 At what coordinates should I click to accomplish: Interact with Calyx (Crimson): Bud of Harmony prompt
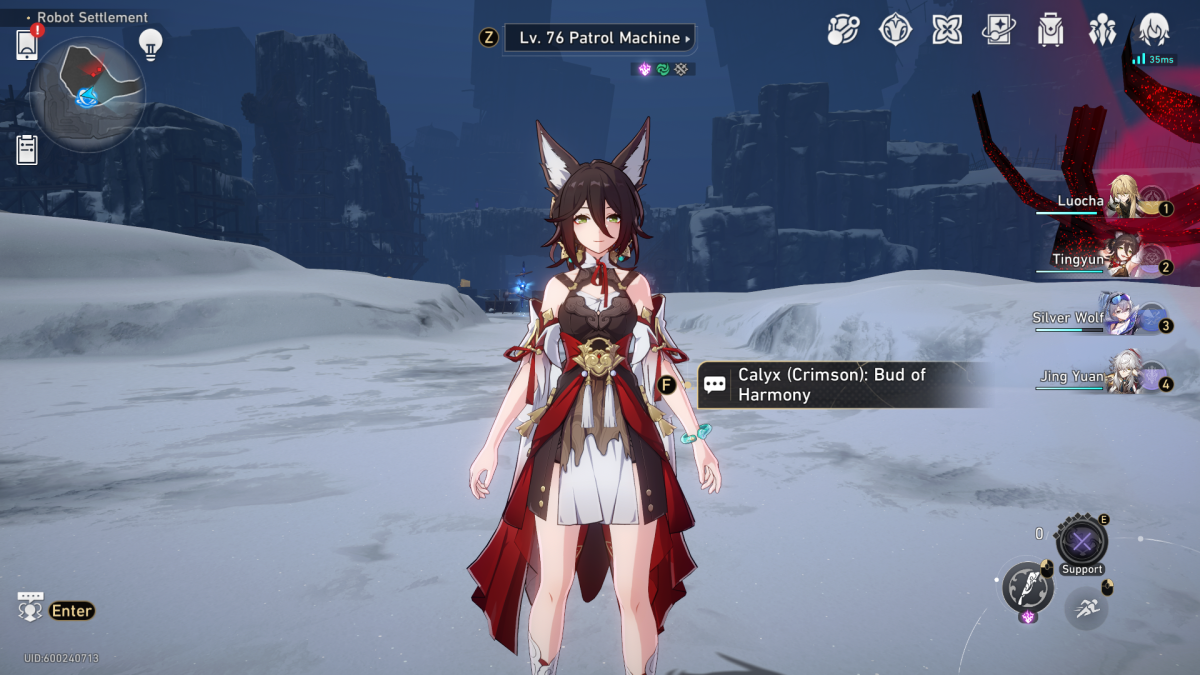point(830,385)
